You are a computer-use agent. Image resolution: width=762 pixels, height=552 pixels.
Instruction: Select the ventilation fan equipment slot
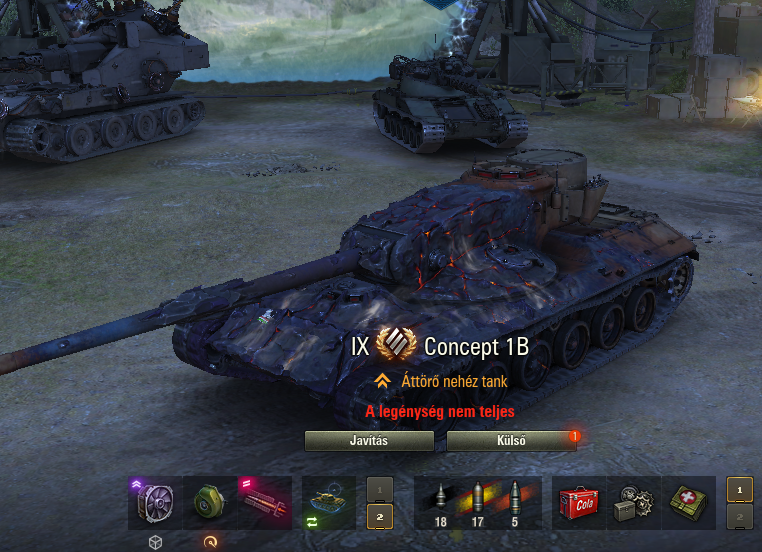click(155, 502)
